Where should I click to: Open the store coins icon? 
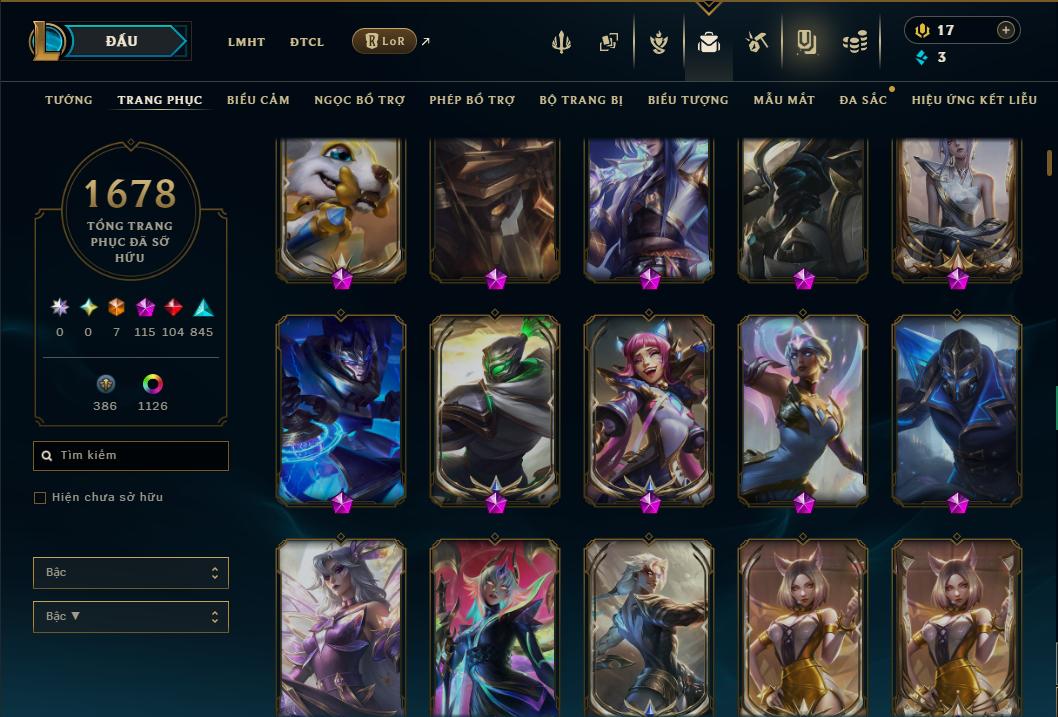click(855, 42)
